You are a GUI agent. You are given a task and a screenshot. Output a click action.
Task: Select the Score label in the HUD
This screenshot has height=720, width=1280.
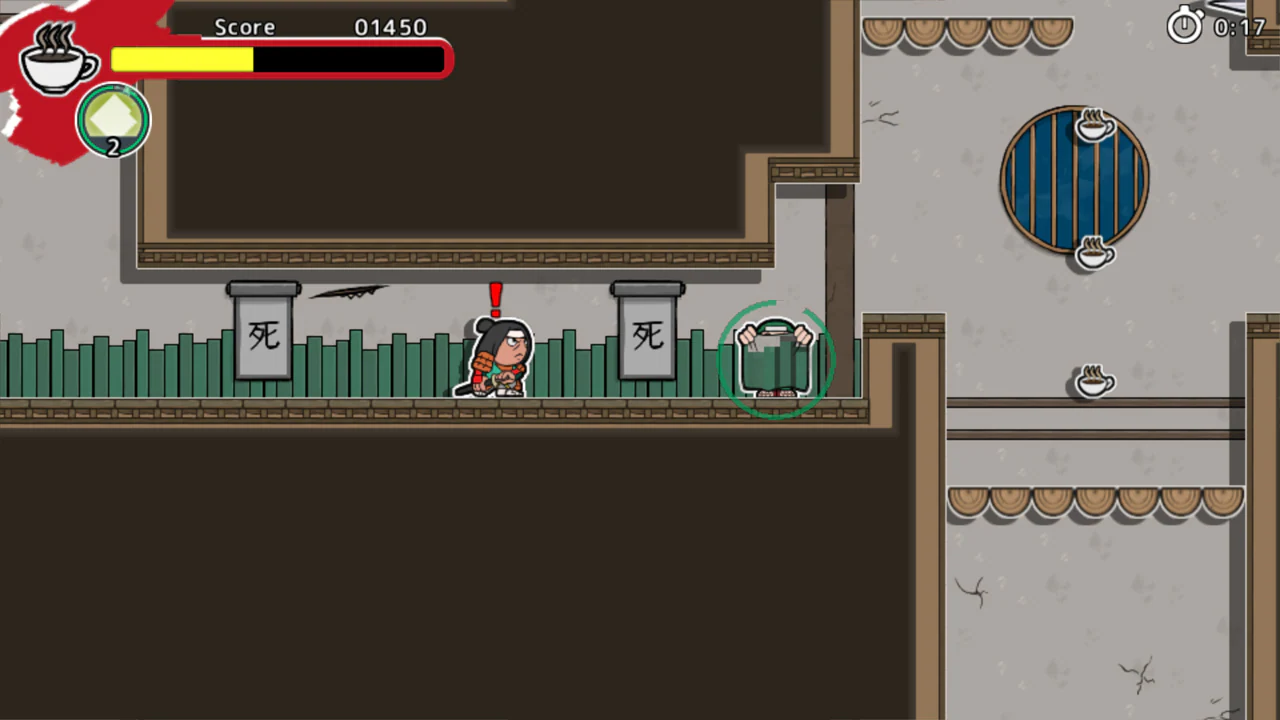coord(244,27)
